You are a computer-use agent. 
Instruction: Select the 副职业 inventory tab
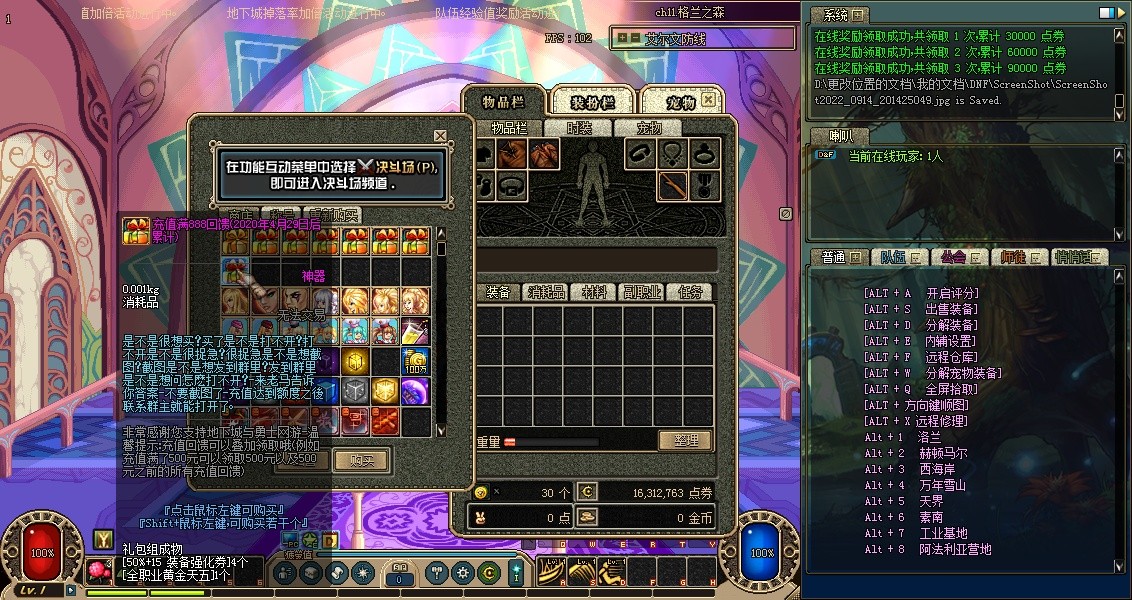coord(642,292)
